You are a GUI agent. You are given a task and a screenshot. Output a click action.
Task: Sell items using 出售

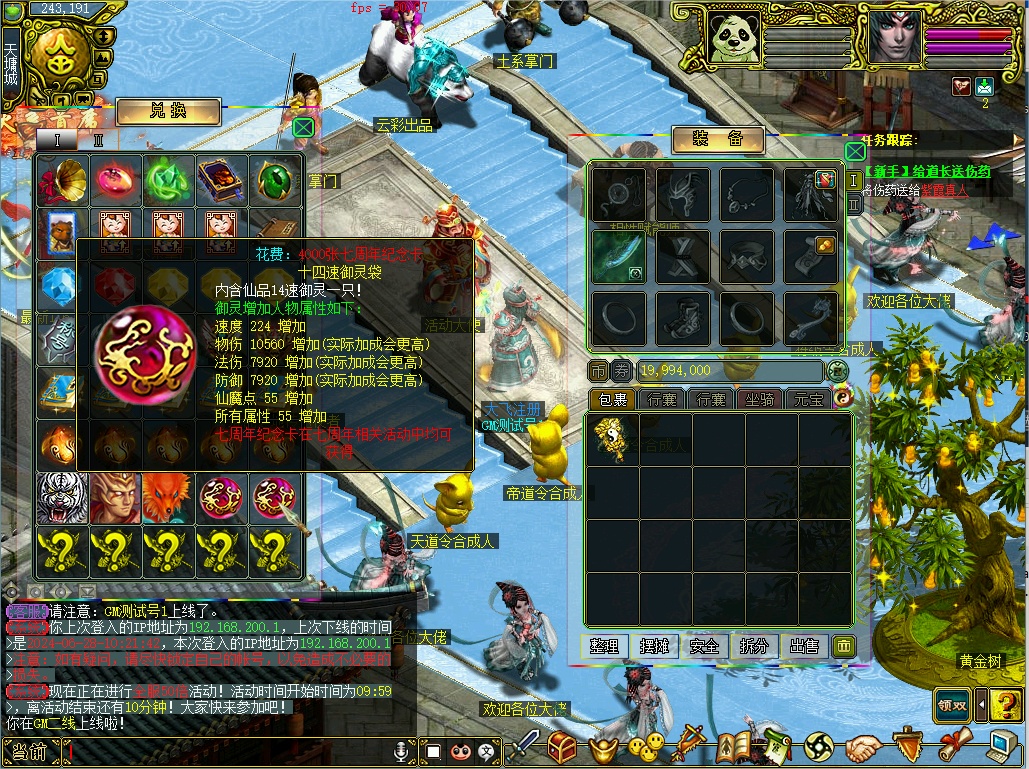[x=804, y=646]
